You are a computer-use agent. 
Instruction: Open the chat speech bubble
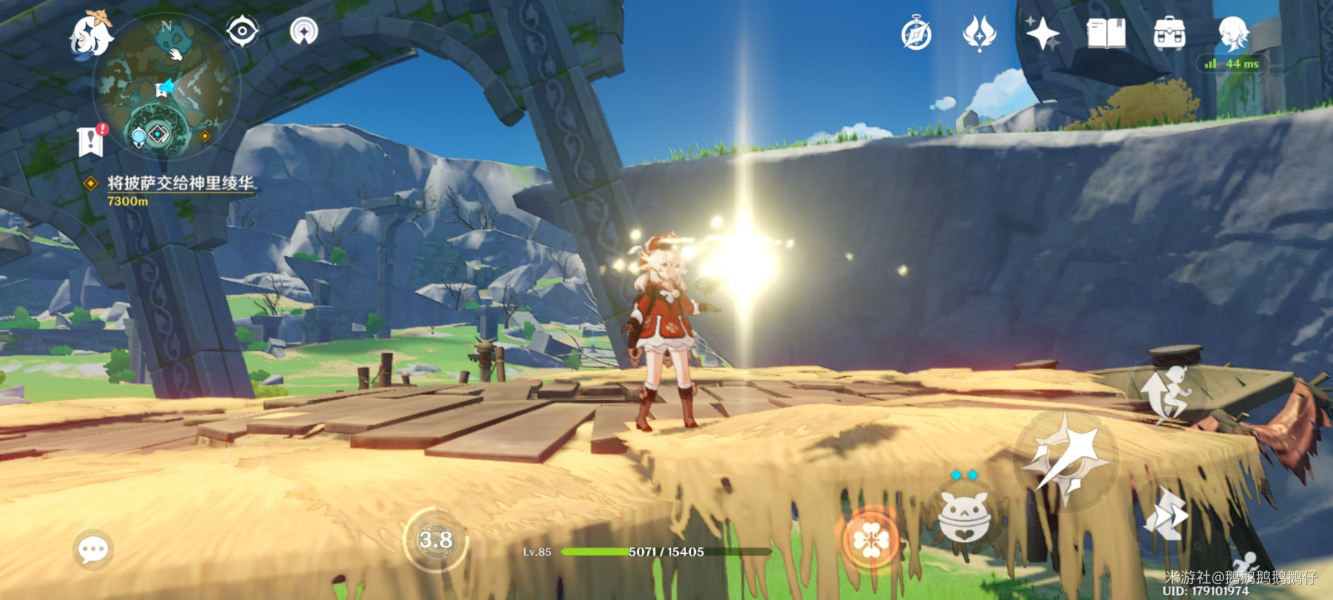(93, 549)
